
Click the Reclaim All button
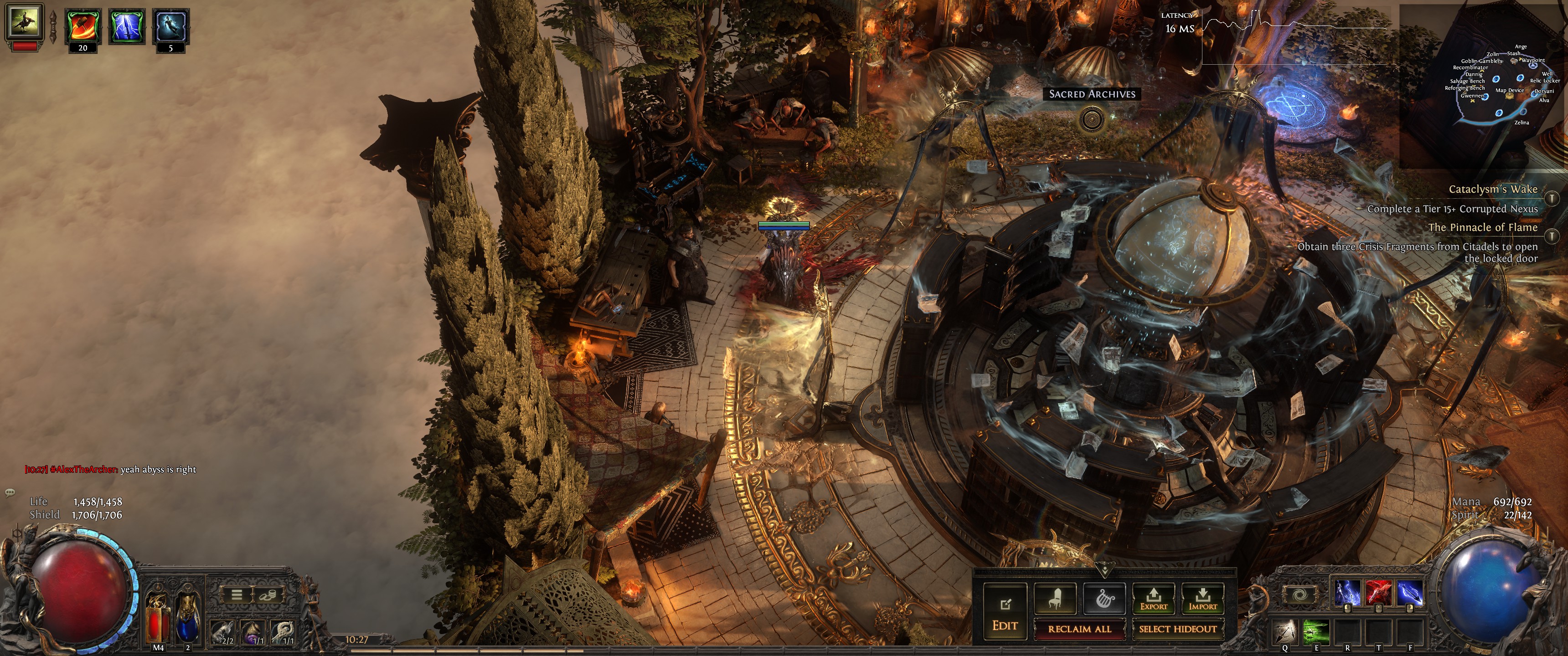click(x=1079, y=629)
